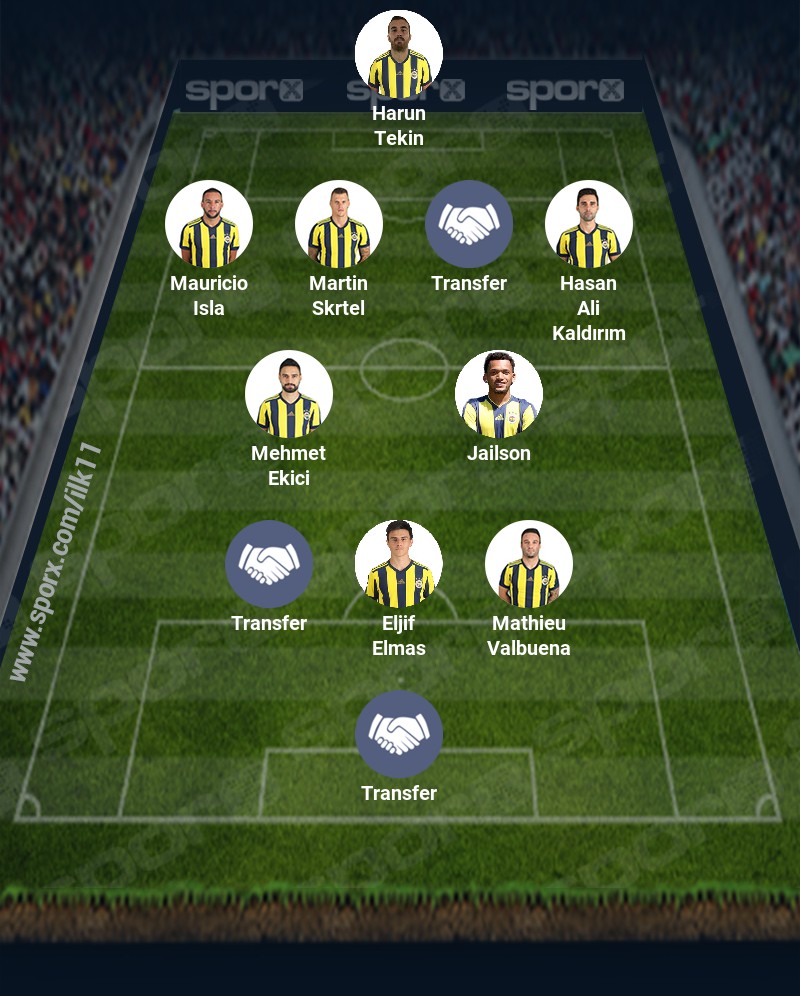Click Martin Skrtel's player photo
Screen dimensions: 800x996
coord(339,224)
